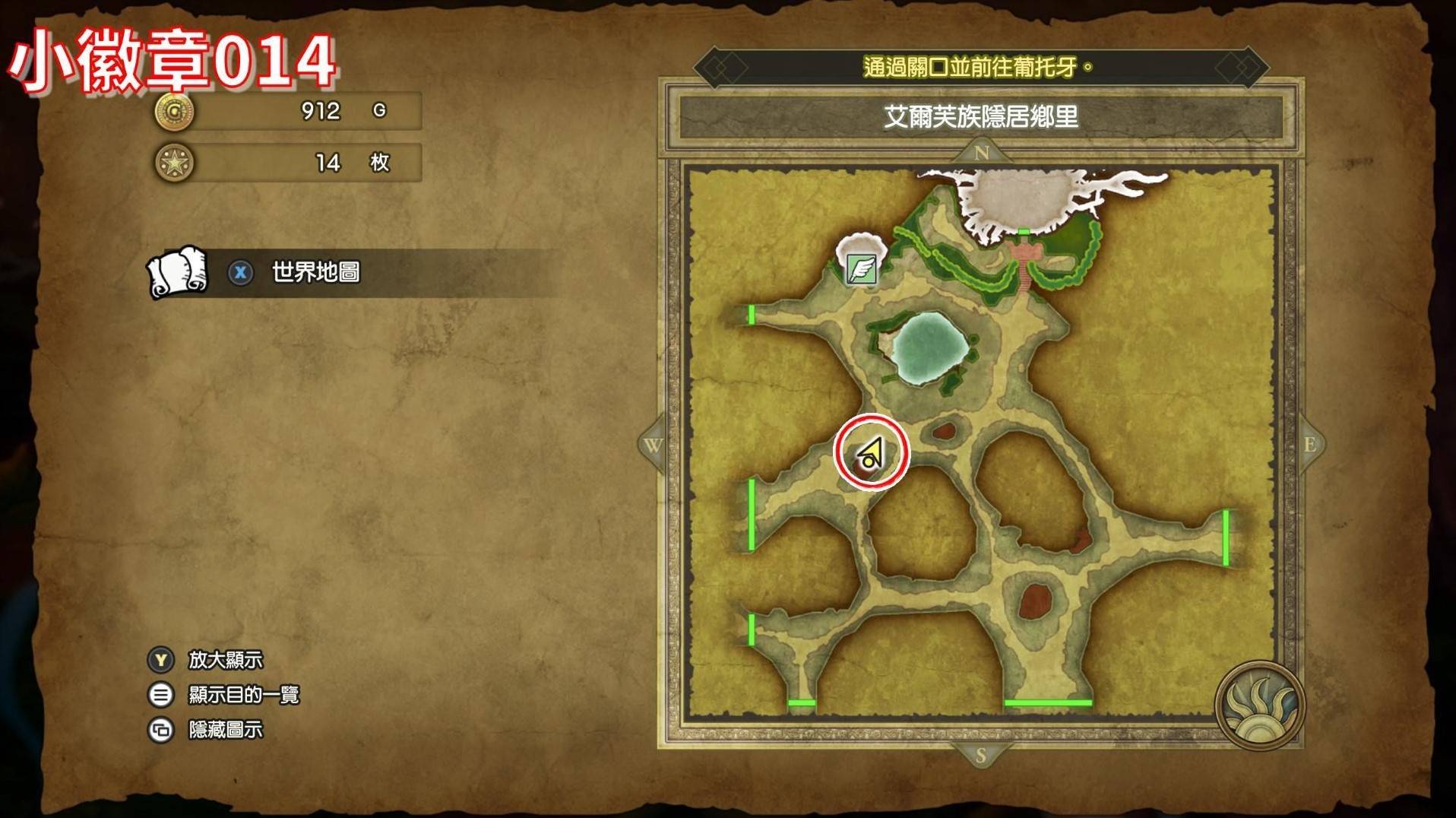
Task: Click the winged Zoom point marker on map
Action: pos(862,269)
